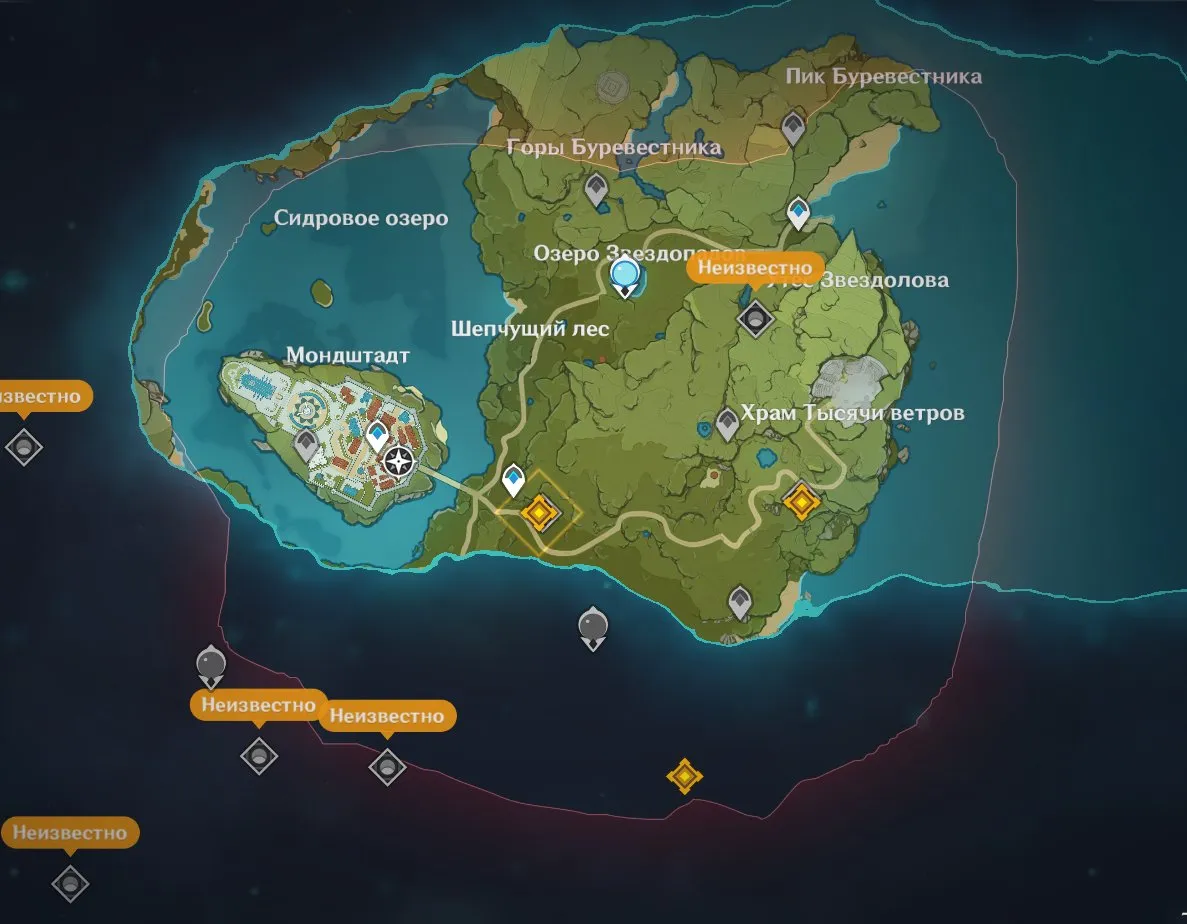
Task: Select the gray marker in western Мондштадт
Action: pos(306,444)
